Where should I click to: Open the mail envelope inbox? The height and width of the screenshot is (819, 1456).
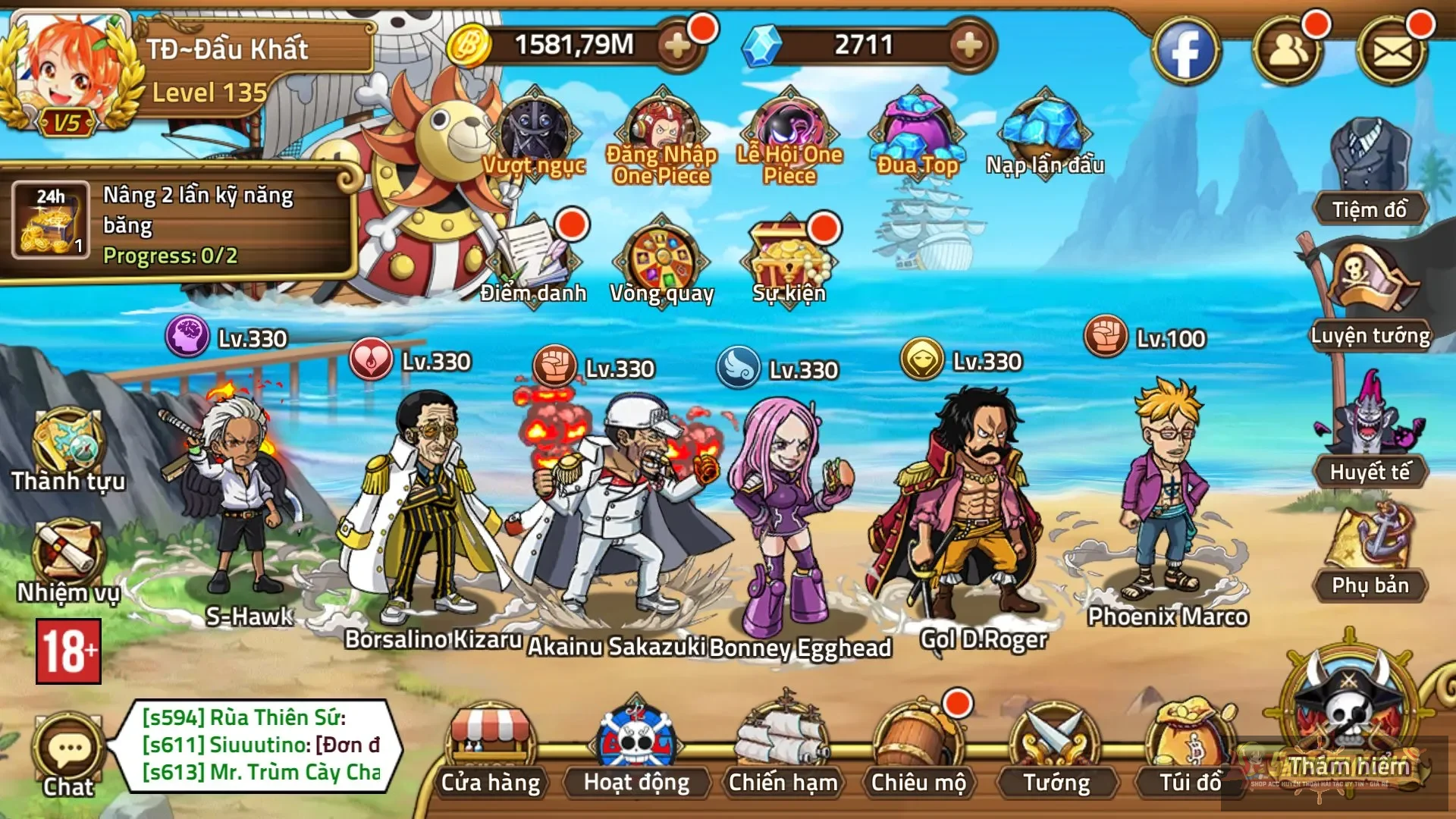(x=1392, y=52)
